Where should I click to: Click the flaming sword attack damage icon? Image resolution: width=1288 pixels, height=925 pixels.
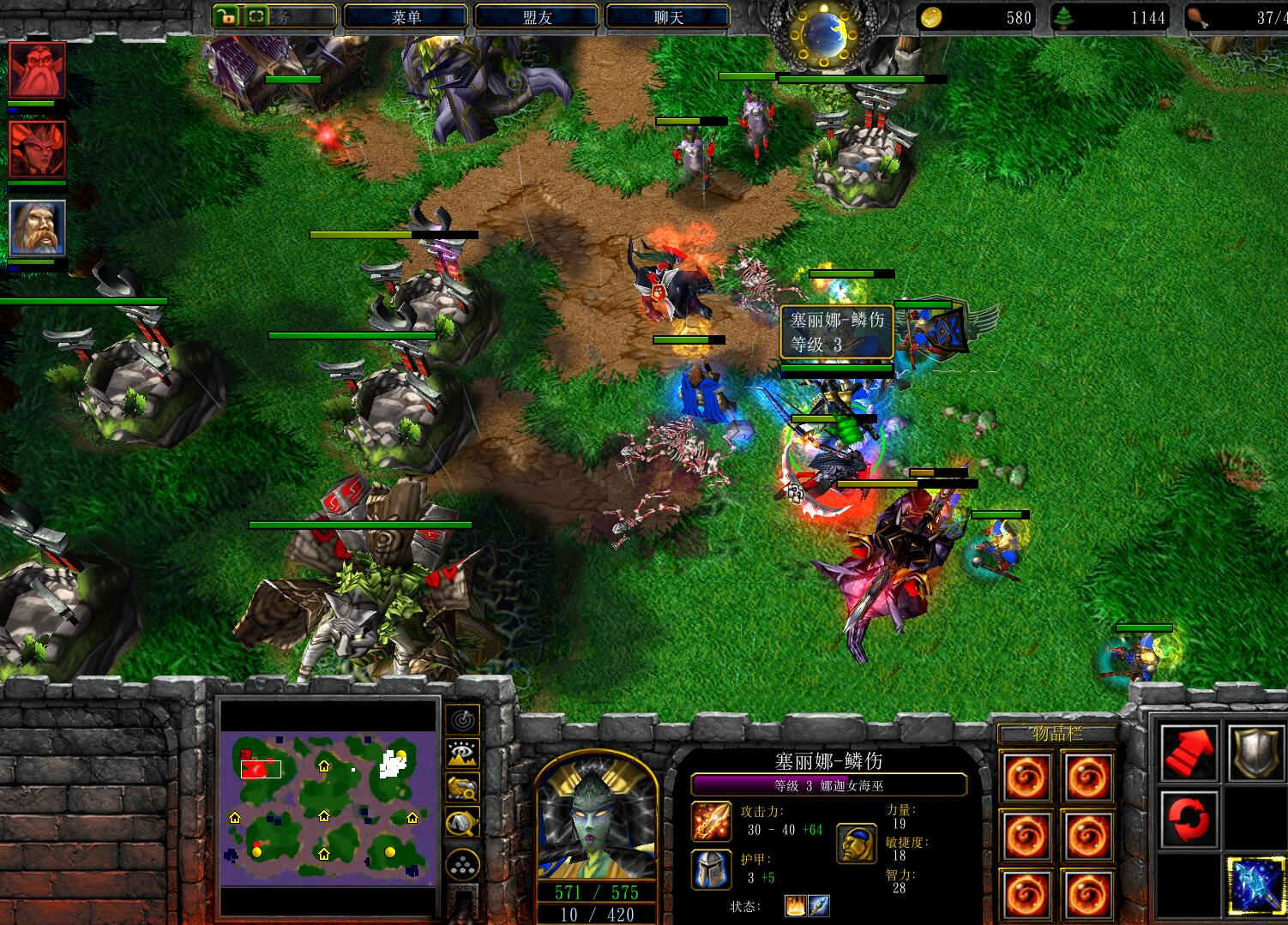[x=712, y=822]
